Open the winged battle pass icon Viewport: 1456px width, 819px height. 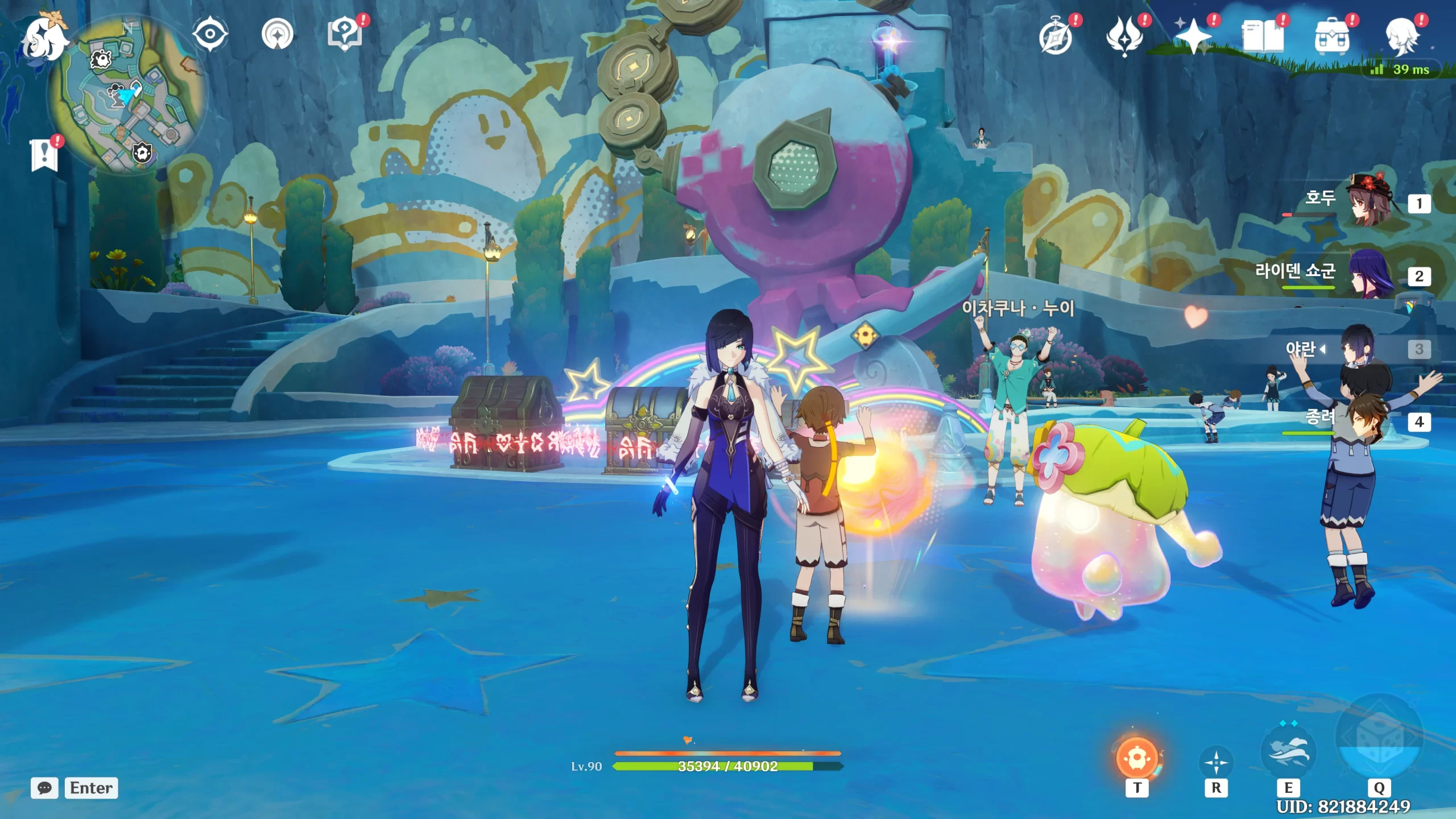click(1124, 36)
